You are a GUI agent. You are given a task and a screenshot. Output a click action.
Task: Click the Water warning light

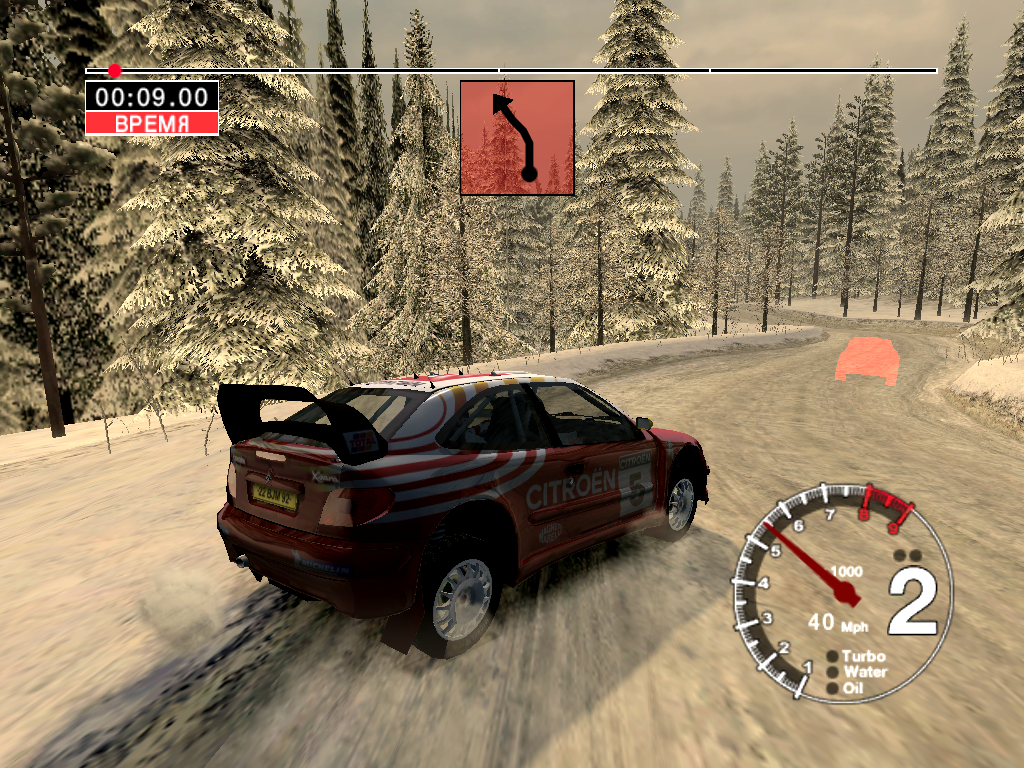click(x=832, y=673)
